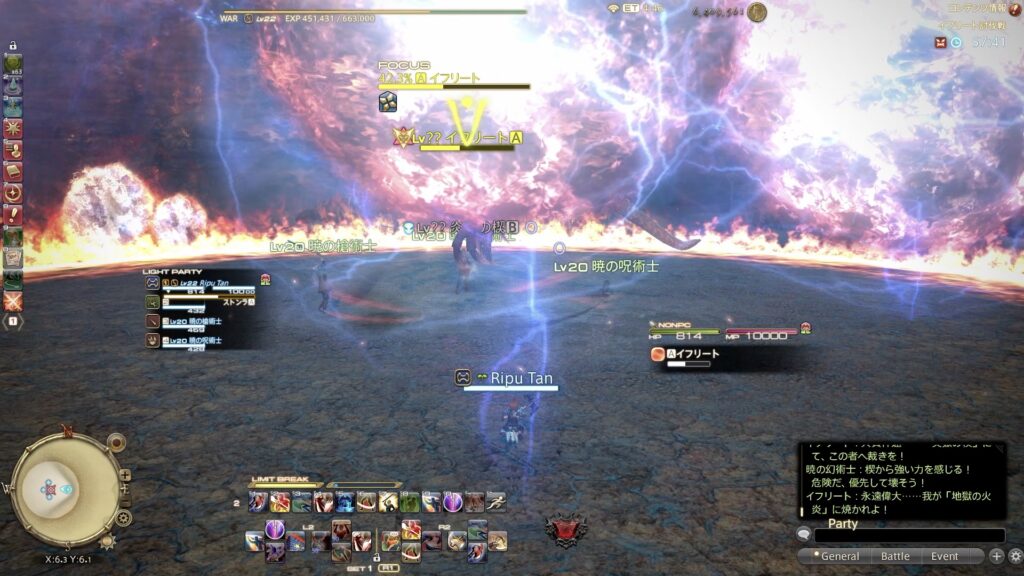Click the circular minimap
The height and width of the screenshot is (576, 1024).
point(63,490)
